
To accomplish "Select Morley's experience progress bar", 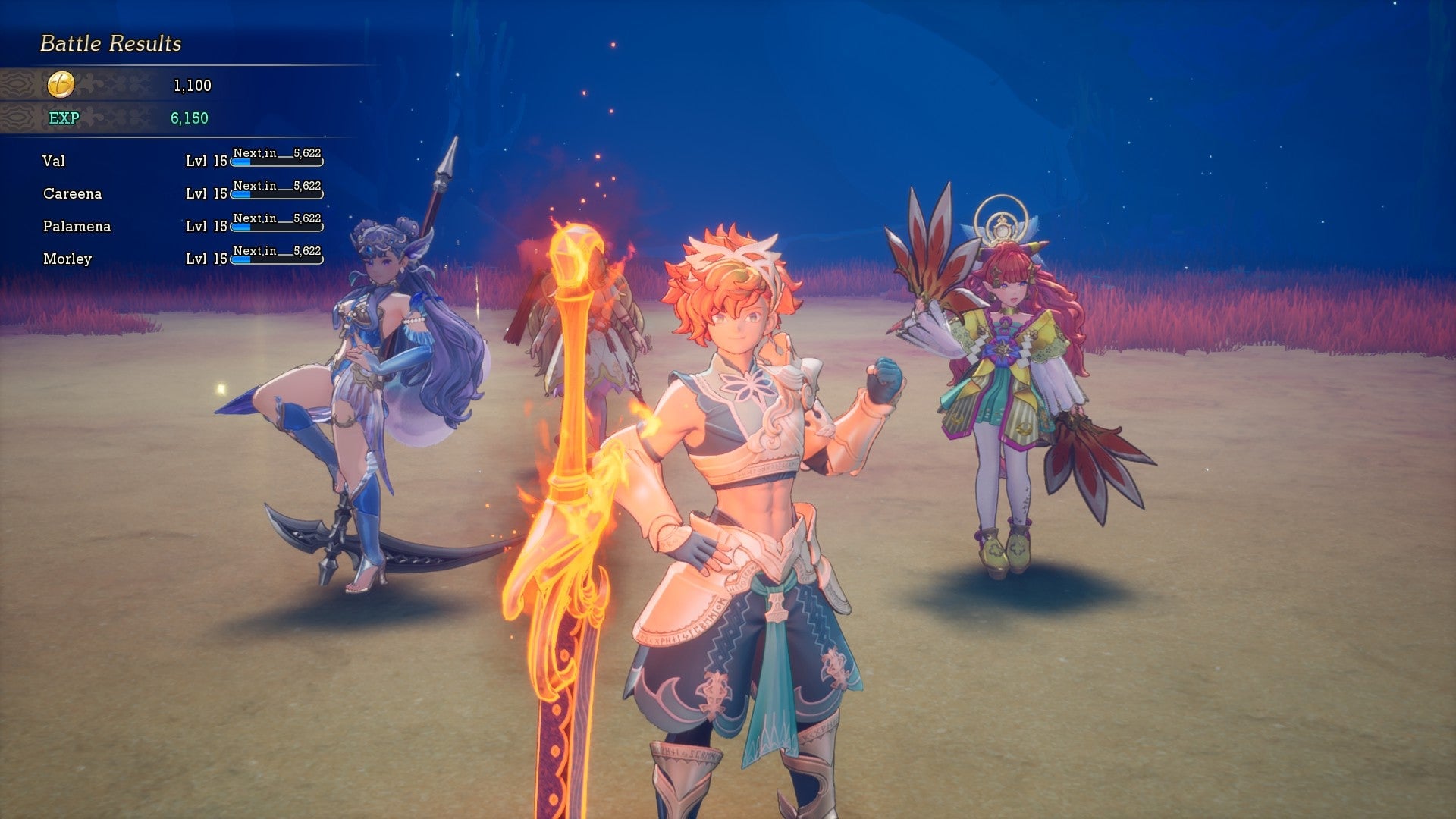I will coord(277,260).
